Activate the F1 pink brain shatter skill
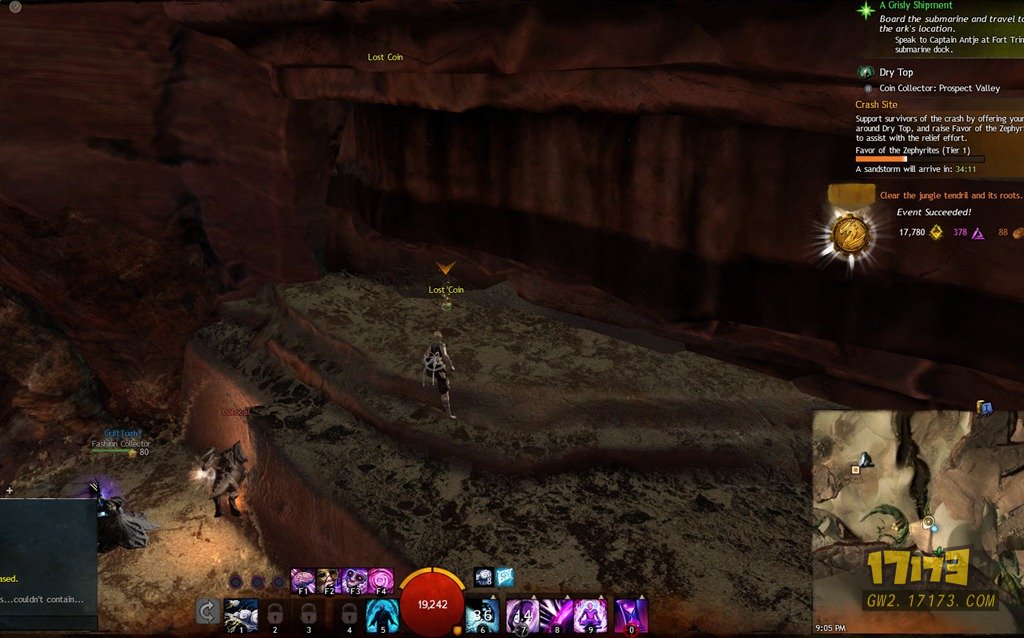Screen dimensions: 1024x638 pos(302,580)
